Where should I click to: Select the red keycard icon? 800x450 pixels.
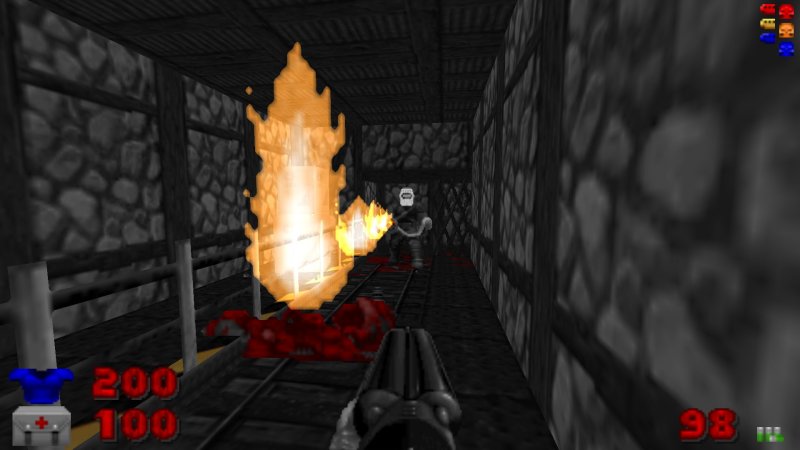[768, 10]
